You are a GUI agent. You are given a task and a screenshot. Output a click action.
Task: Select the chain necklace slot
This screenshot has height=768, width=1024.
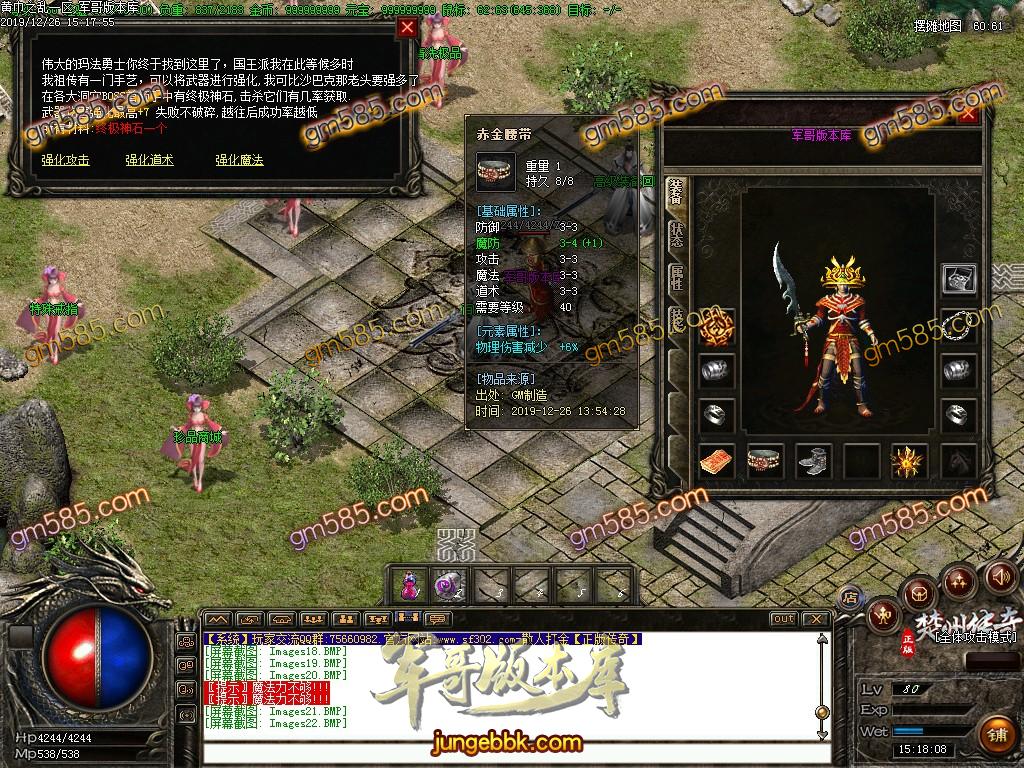coord(959,324)
